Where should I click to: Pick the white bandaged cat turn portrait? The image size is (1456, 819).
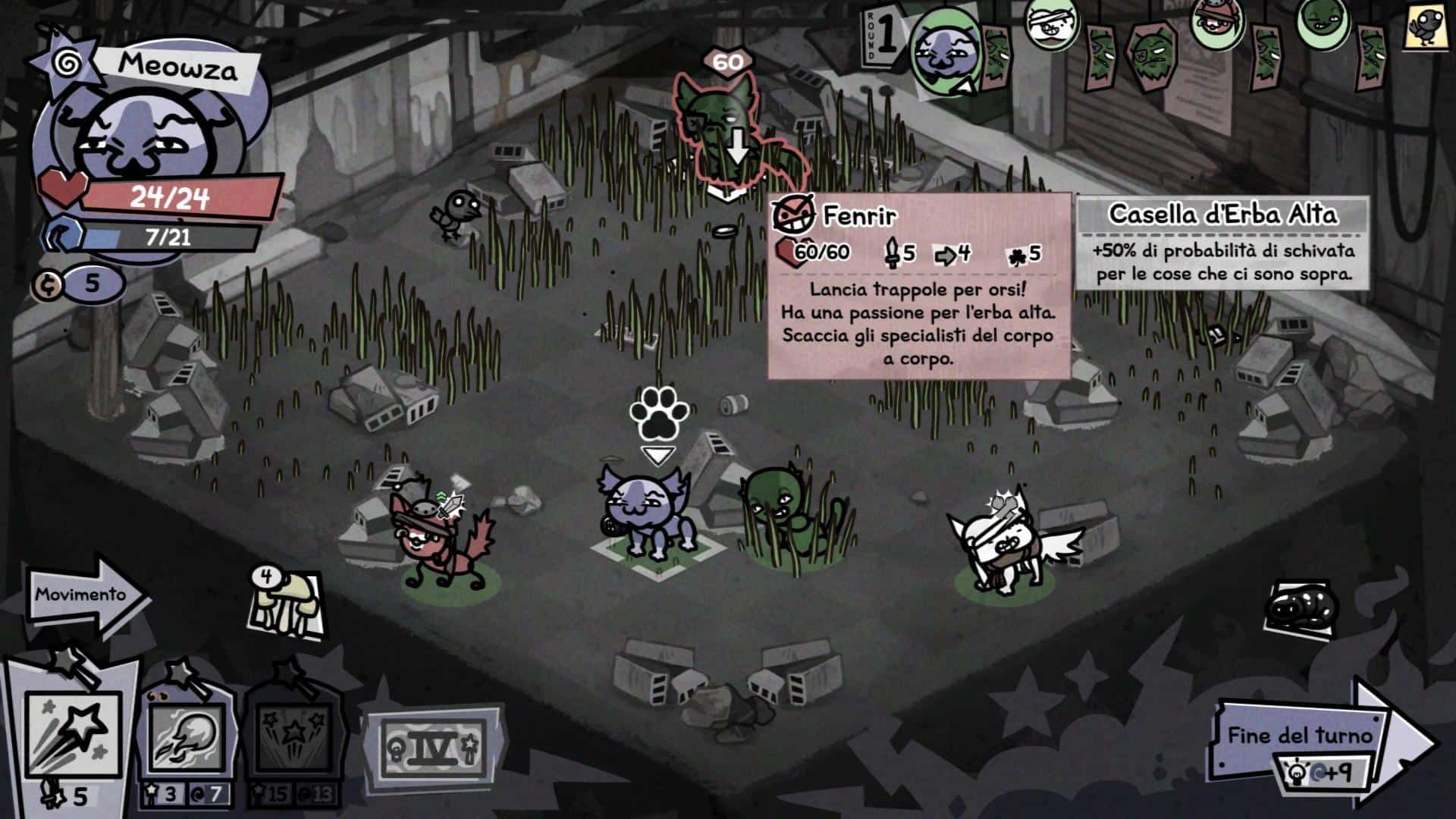click(x=1053, y=24)
